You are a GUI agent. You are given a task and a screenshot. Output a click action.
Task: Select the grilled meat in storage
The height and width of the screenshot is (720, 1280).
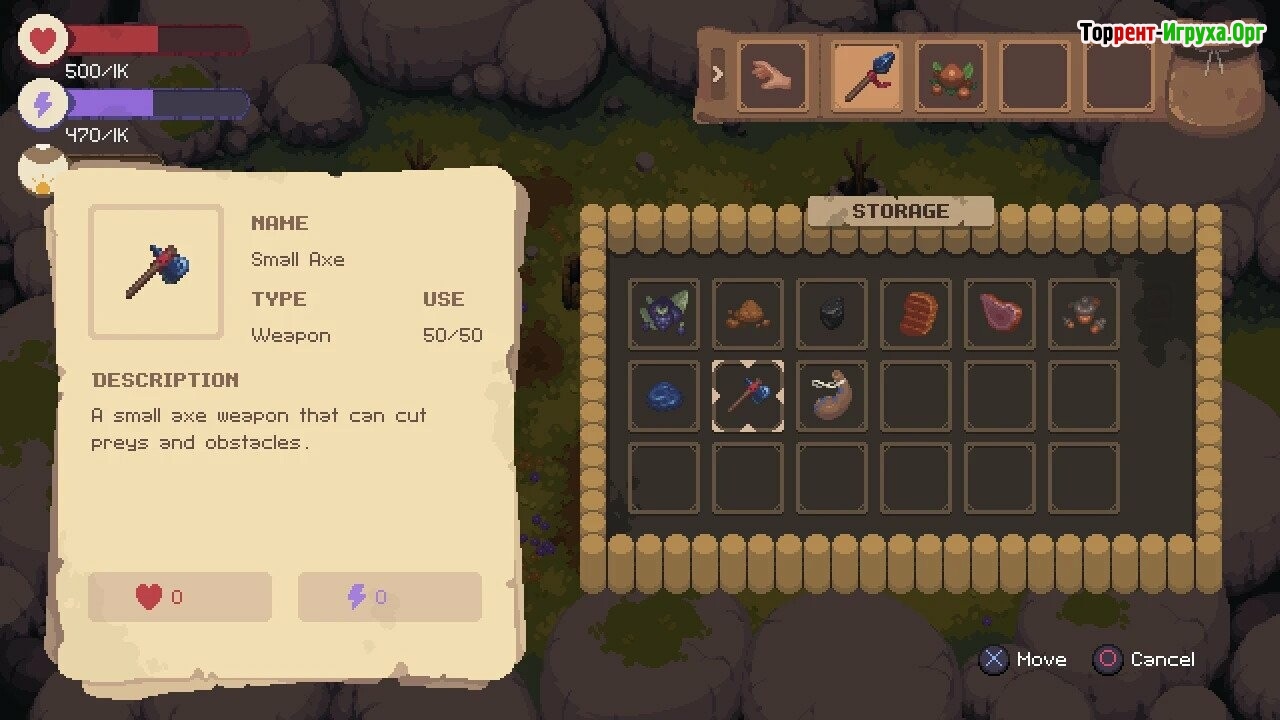pos(916,313)
